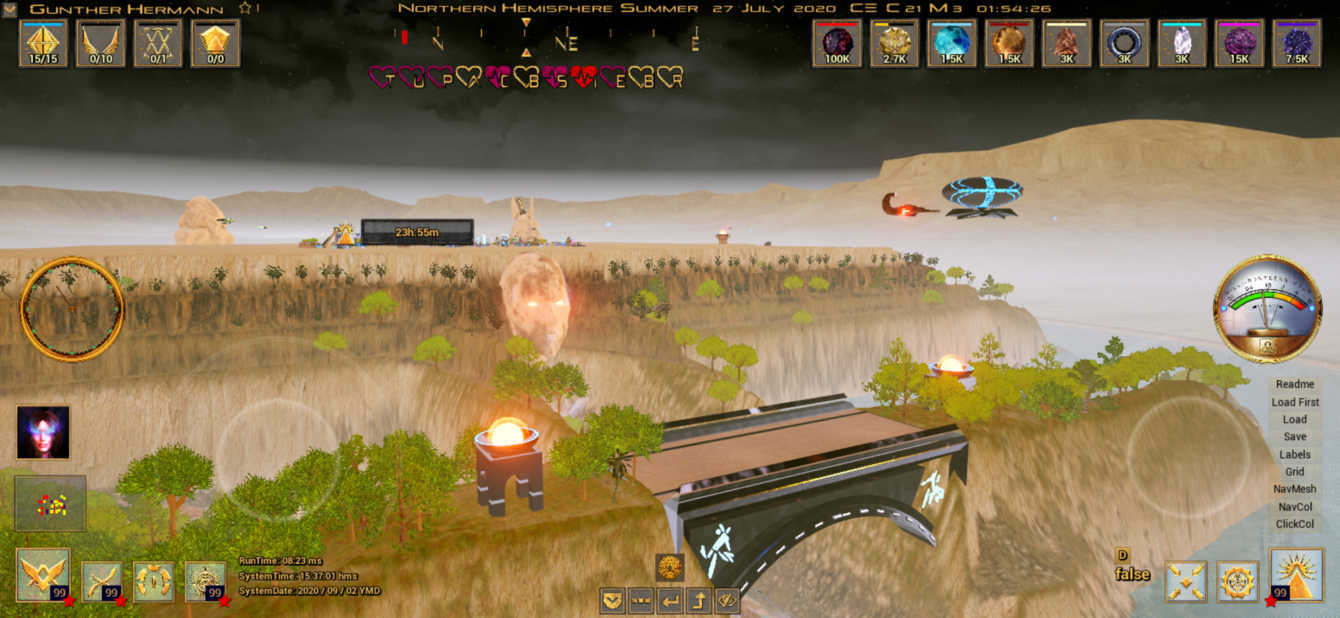Select the golden wings icon showing 0/10
Image resolution: width=1340 pixels, height=618 pixels.
coord(101,43)
